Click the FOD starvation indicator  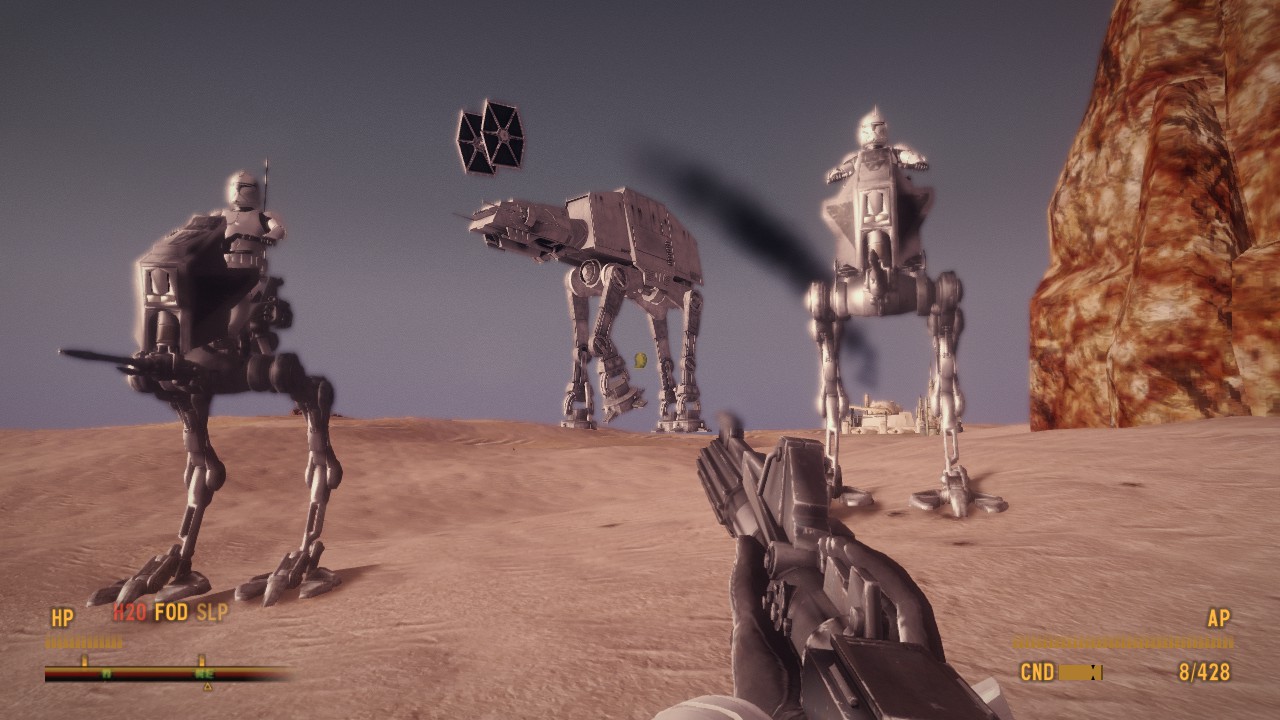click(x=172, y=612)
